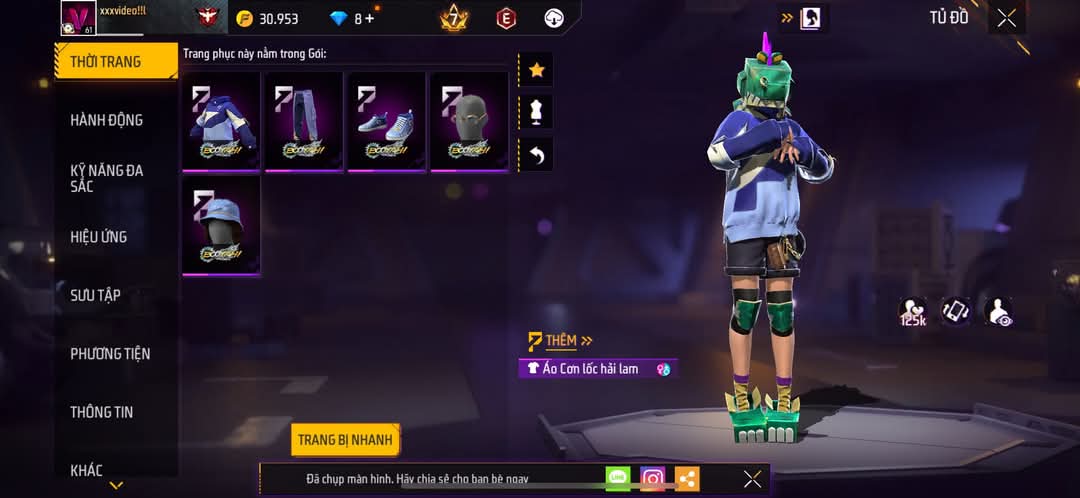Close the wardrobe with the X
Screen dimensions: 1080x498
click(1006, 18)
